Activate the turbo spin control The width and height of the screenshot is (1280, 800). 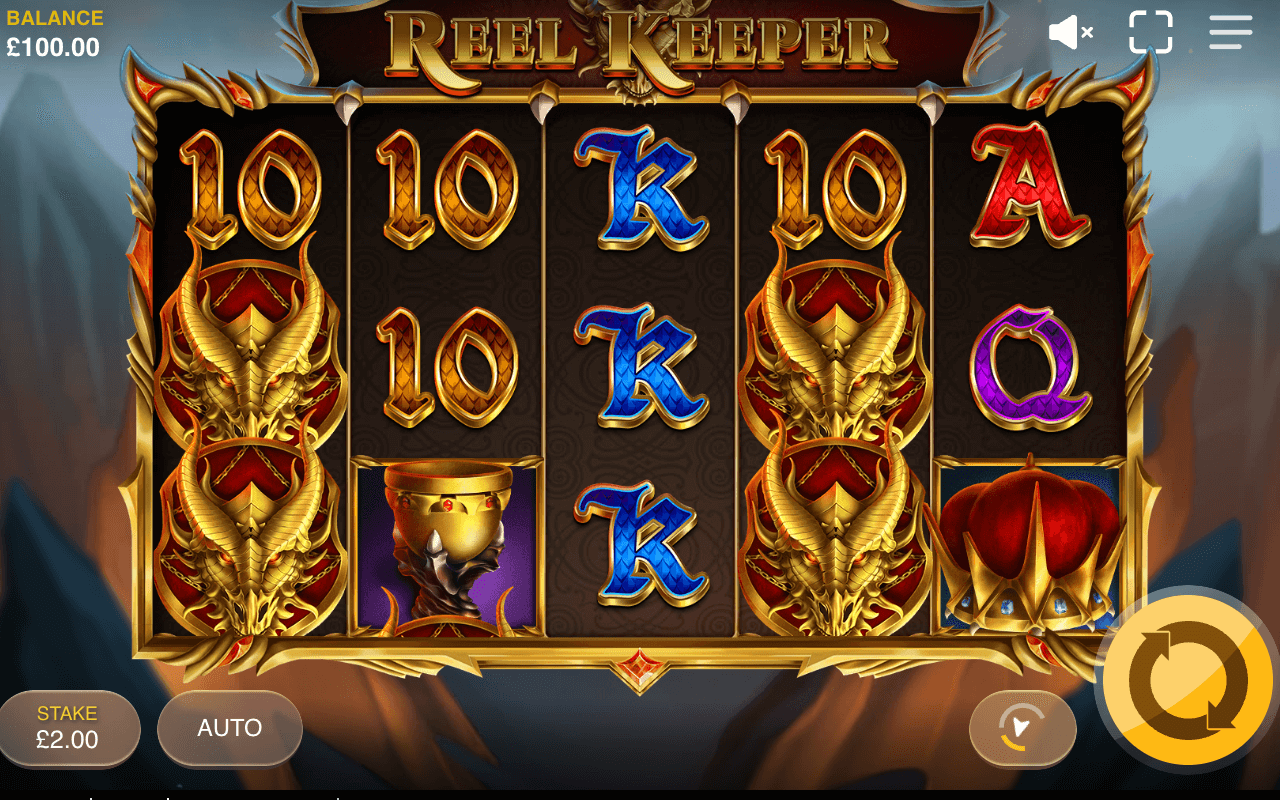pos(1022,729)
